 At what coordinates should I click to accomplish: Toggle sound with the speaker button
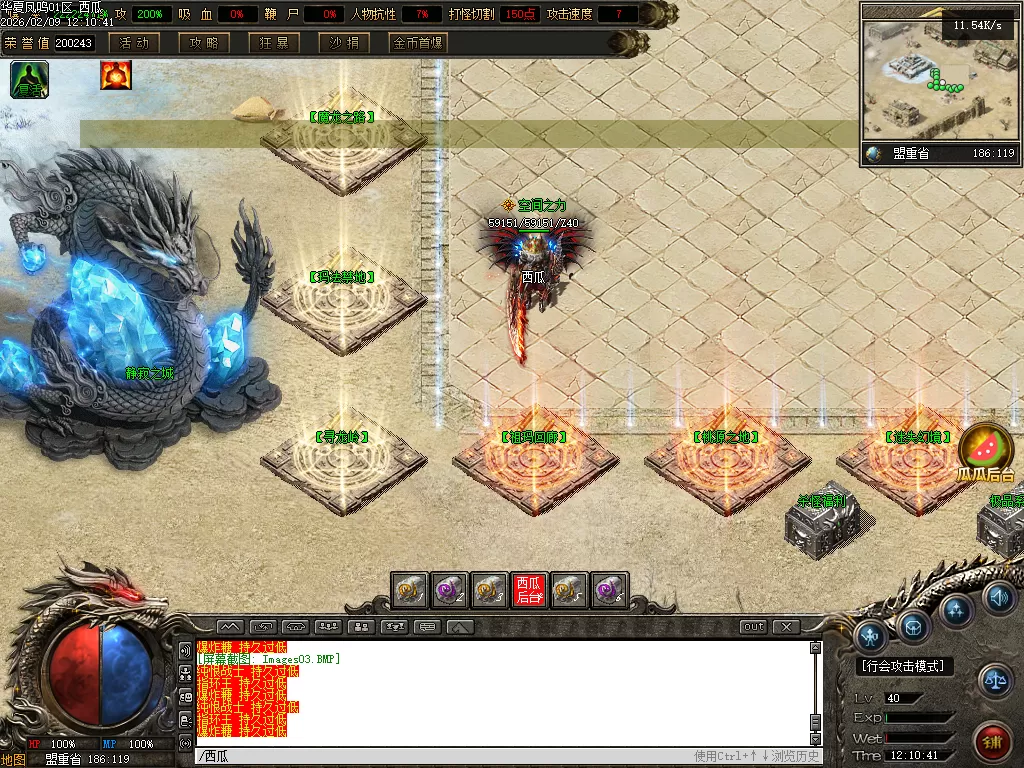pos(997,598)
